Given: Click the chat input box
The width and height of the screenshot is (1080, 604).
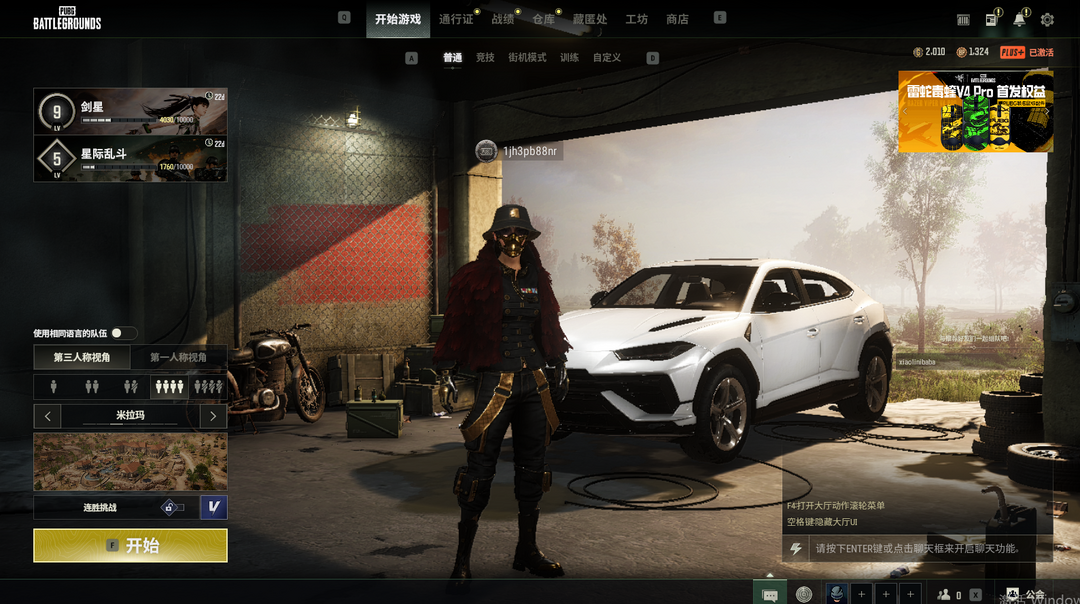Looking at the screenshot, I should pos(915,548).
